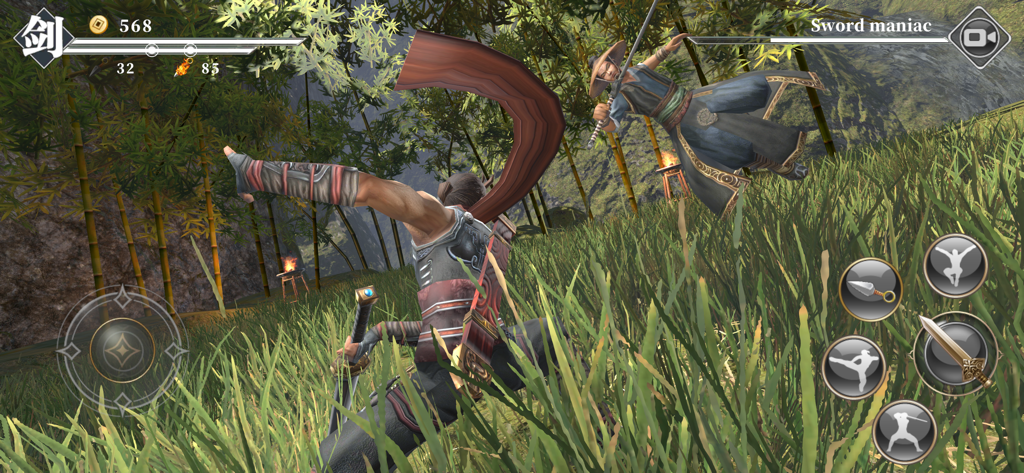Screen dimensions: 1024x473
Task: Use the kick attack button
Action: 853,367
